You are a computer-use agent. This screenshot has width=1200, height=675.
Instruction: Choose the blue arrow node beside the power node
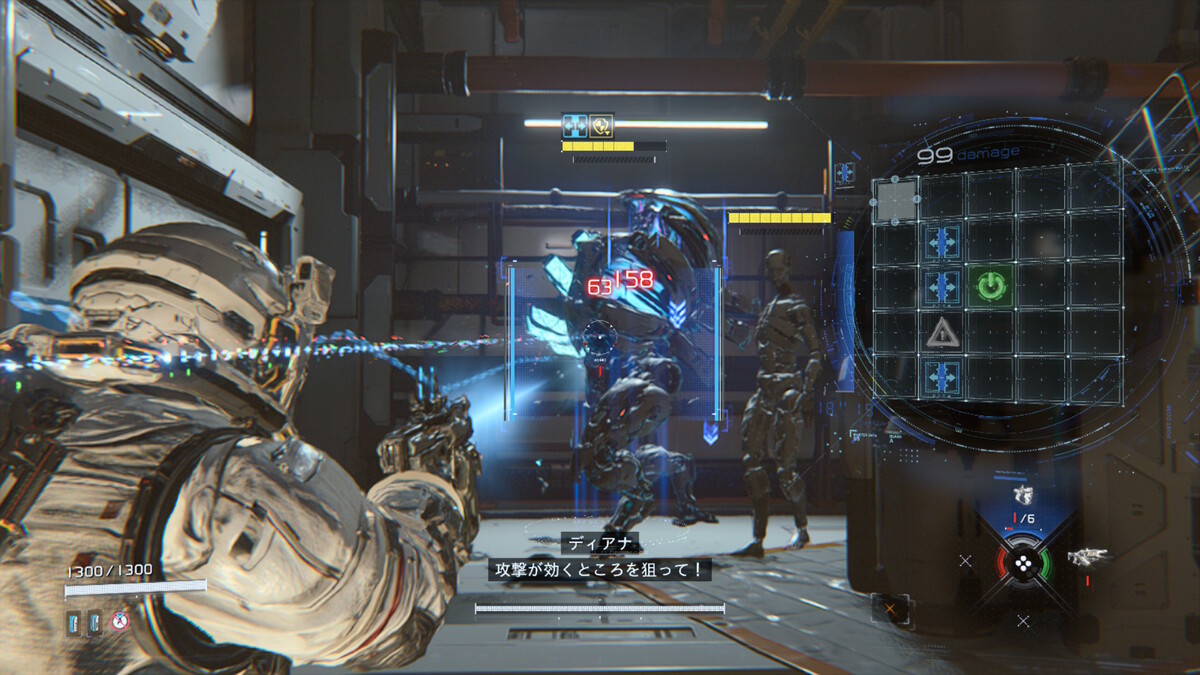(941, 286)
